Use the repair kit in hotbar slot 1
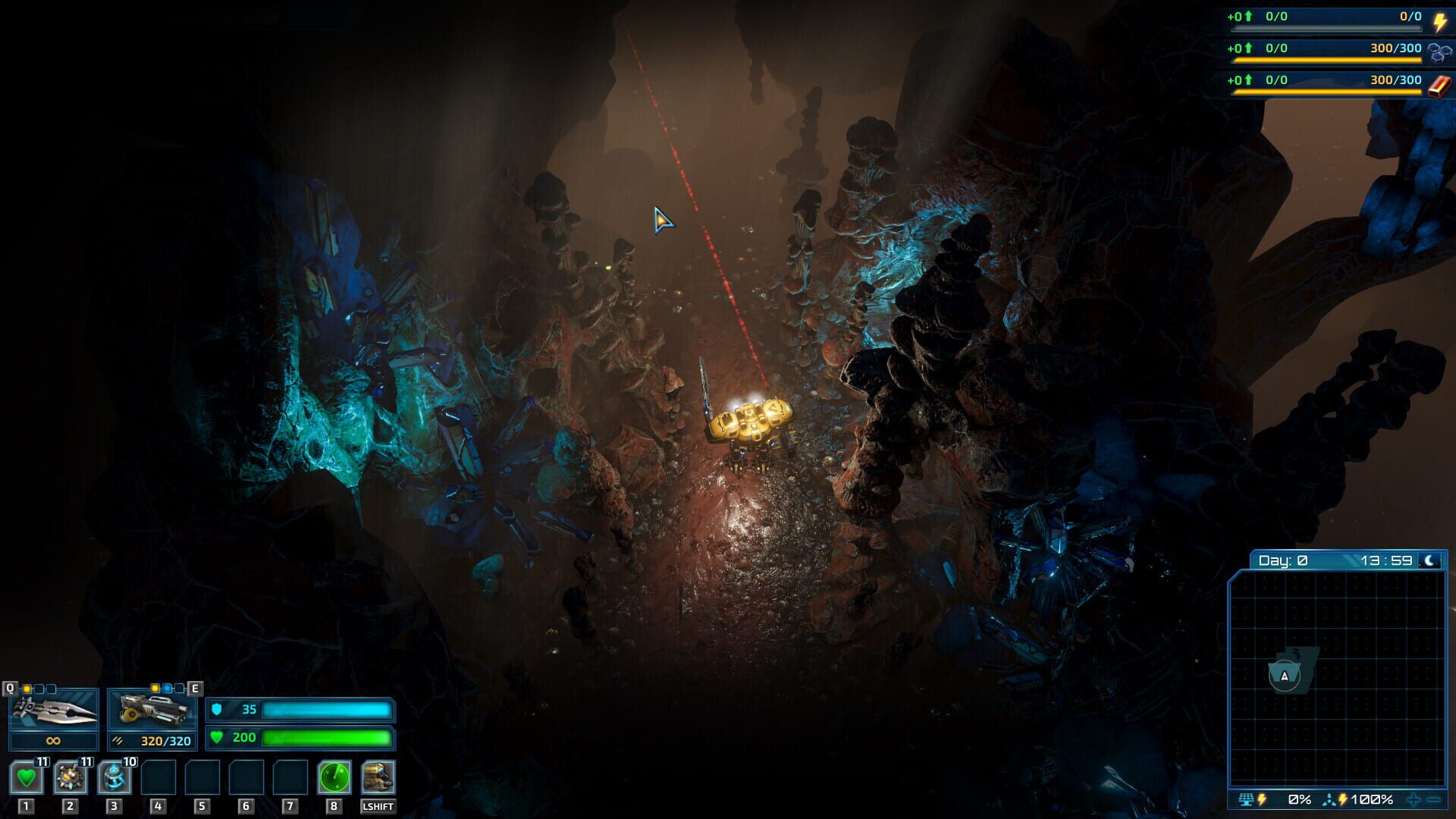The image size is (1456, 819). (25, 777)
